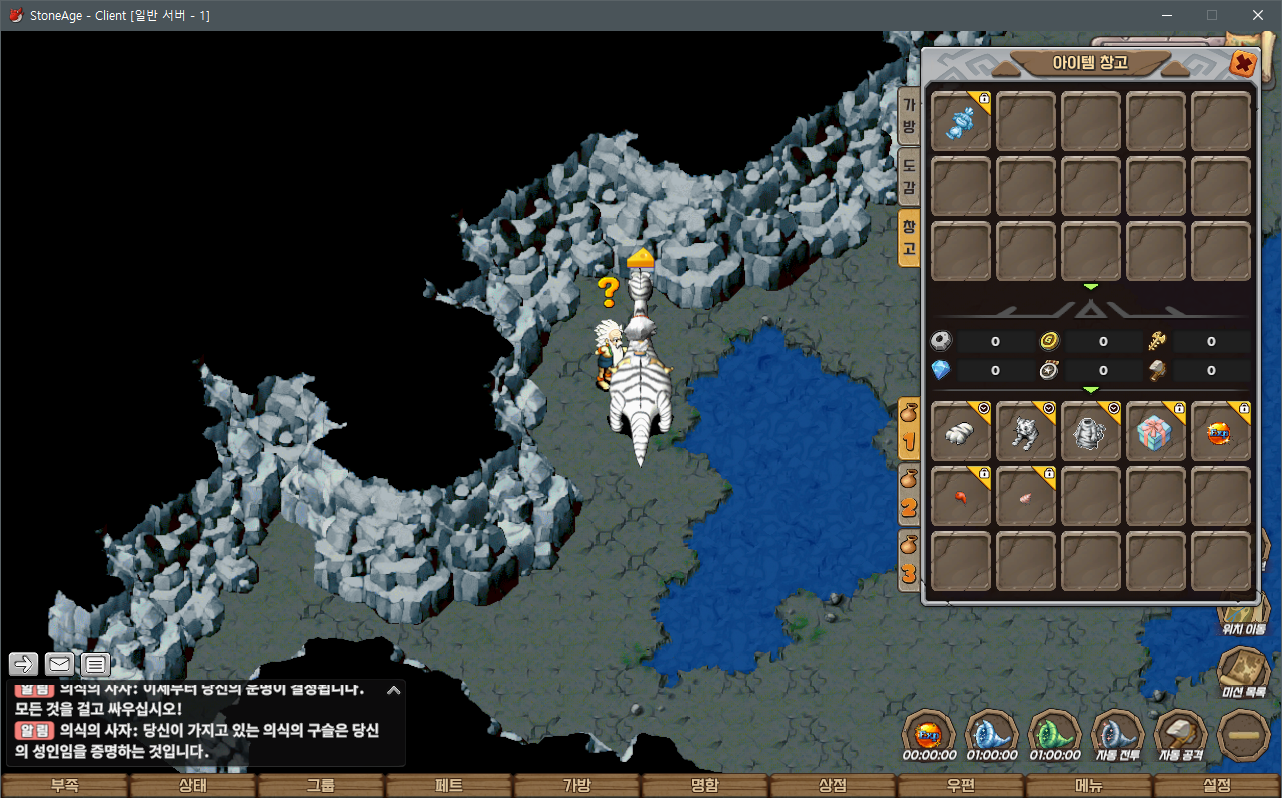Open the 도감 side tab
Screen dimensions: 1282x798
[909, 175]
